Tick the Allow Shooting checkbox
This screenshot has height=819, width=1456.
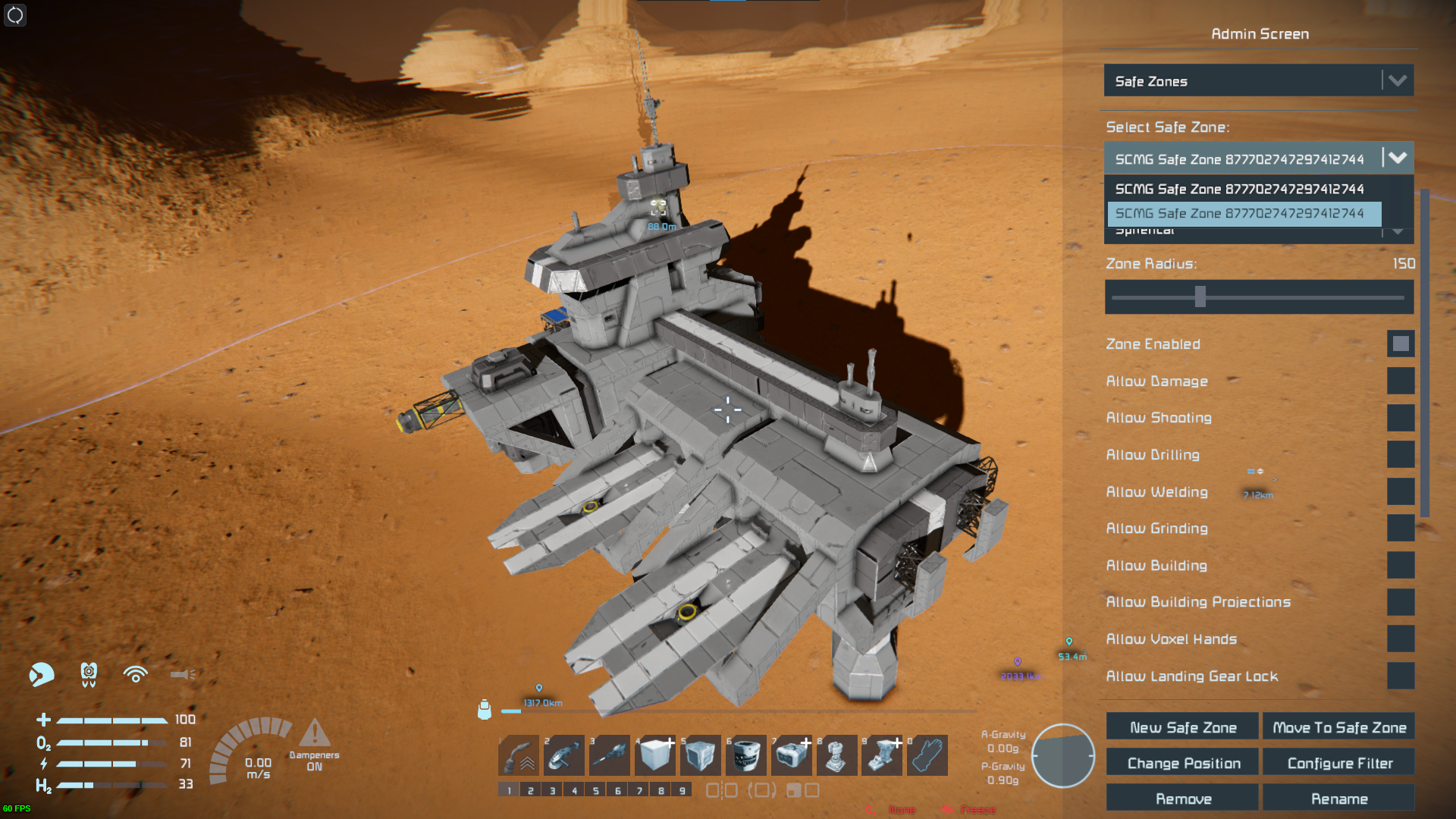pos(1401,418)
